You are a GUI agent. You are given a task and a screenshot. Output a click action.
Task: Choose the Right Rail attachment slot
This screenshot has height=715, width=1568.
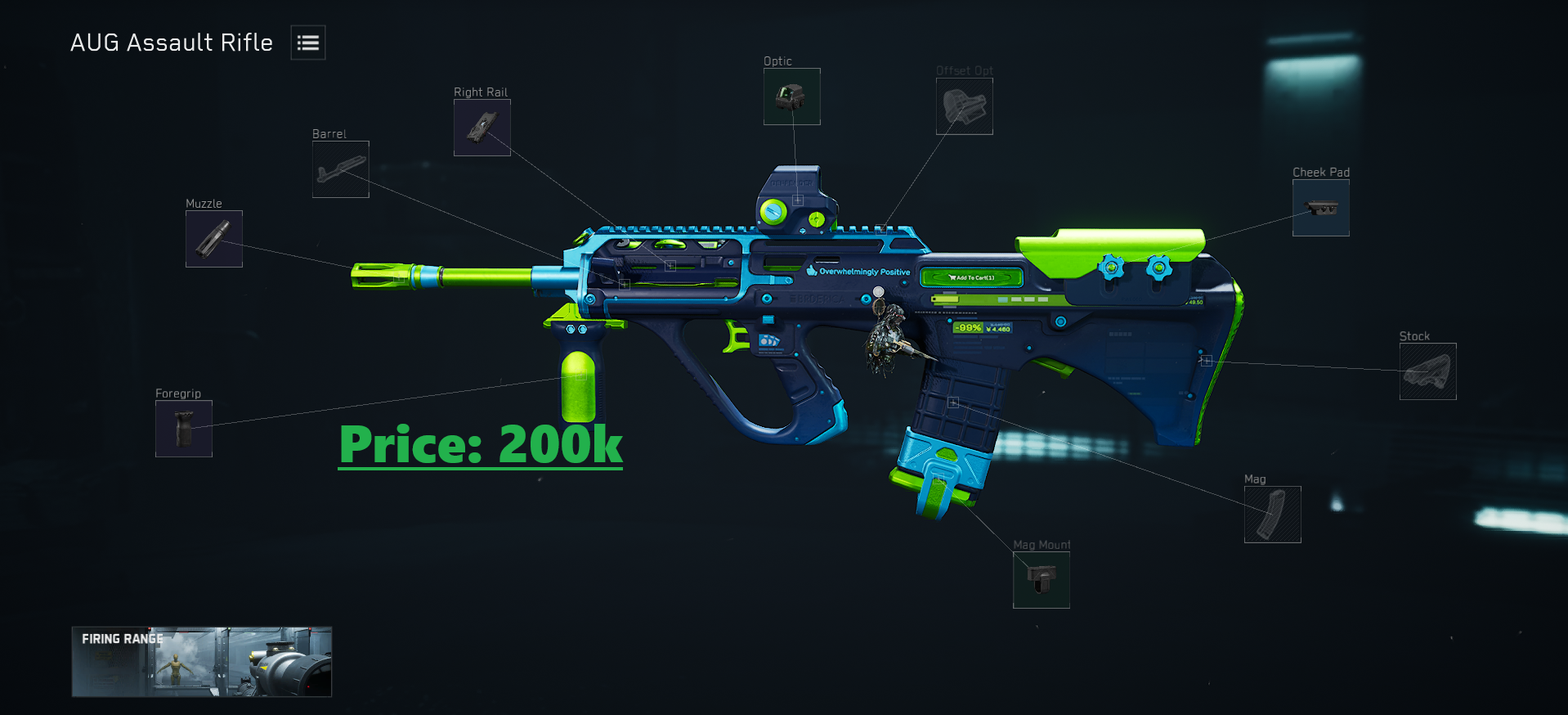coord(482,128)
